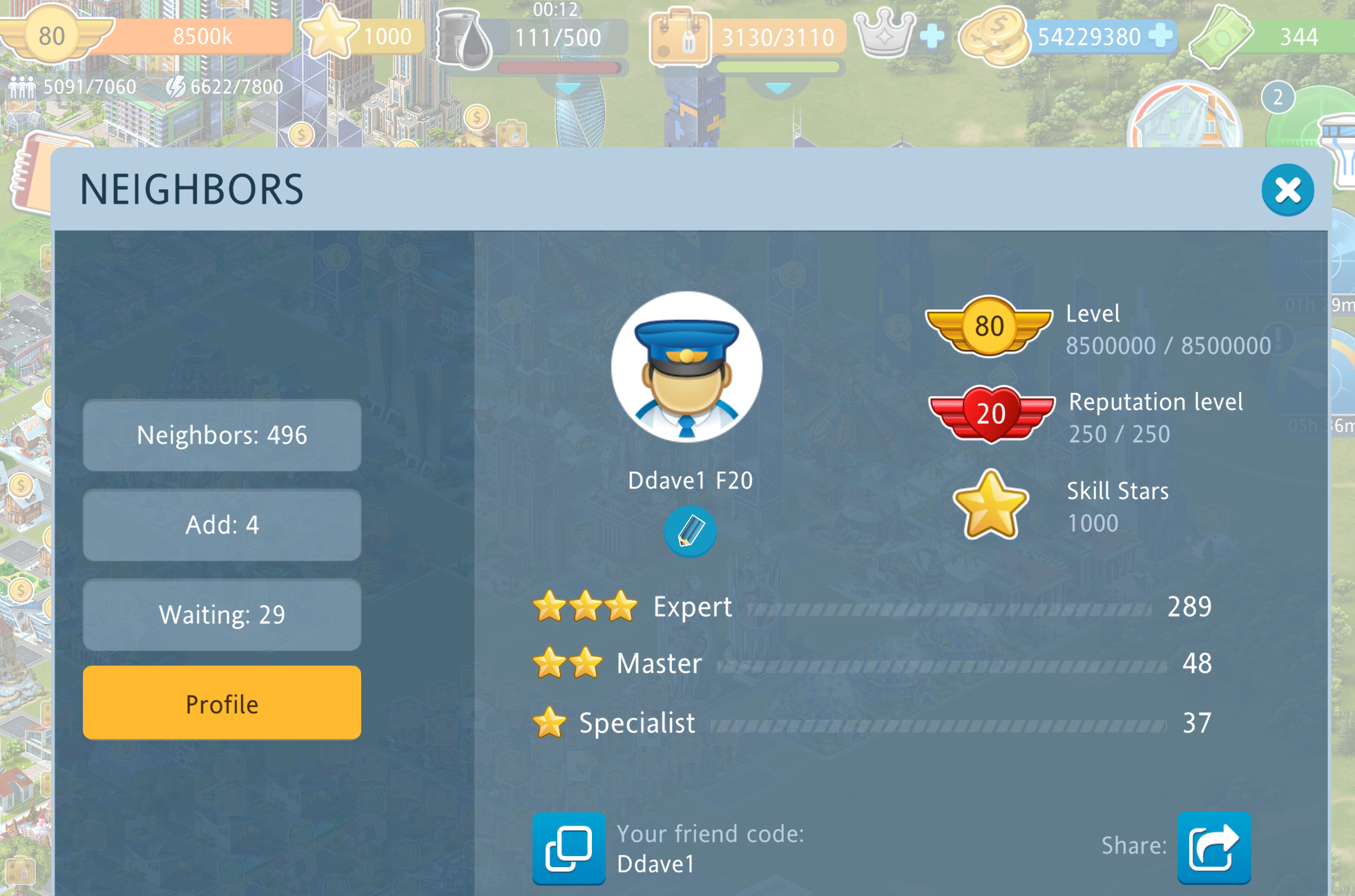Add more coins with plus button
1355x896 pixels.
point(1161,36)
